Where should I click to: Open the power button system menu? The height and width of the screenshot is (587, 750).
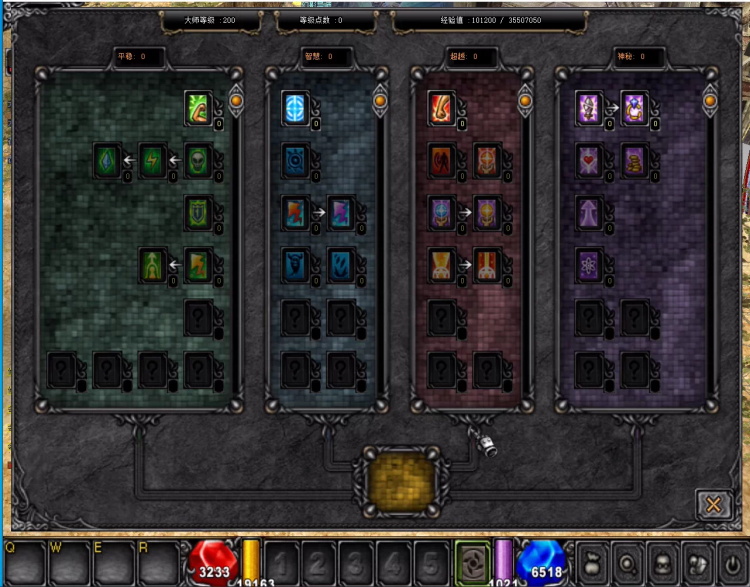pos(733,562)
